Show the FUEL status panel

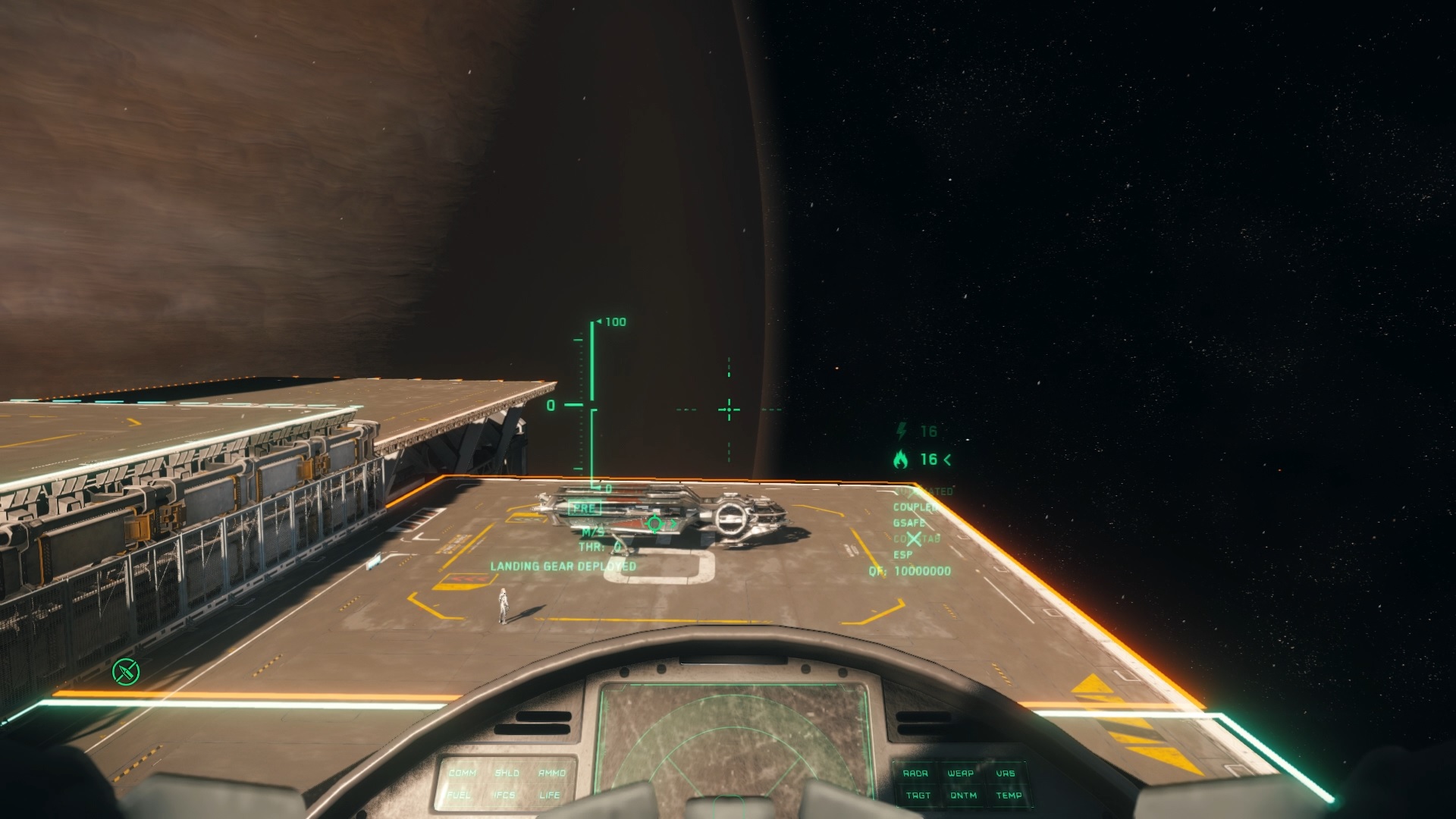pyautogui.click(x=459, y=795)
